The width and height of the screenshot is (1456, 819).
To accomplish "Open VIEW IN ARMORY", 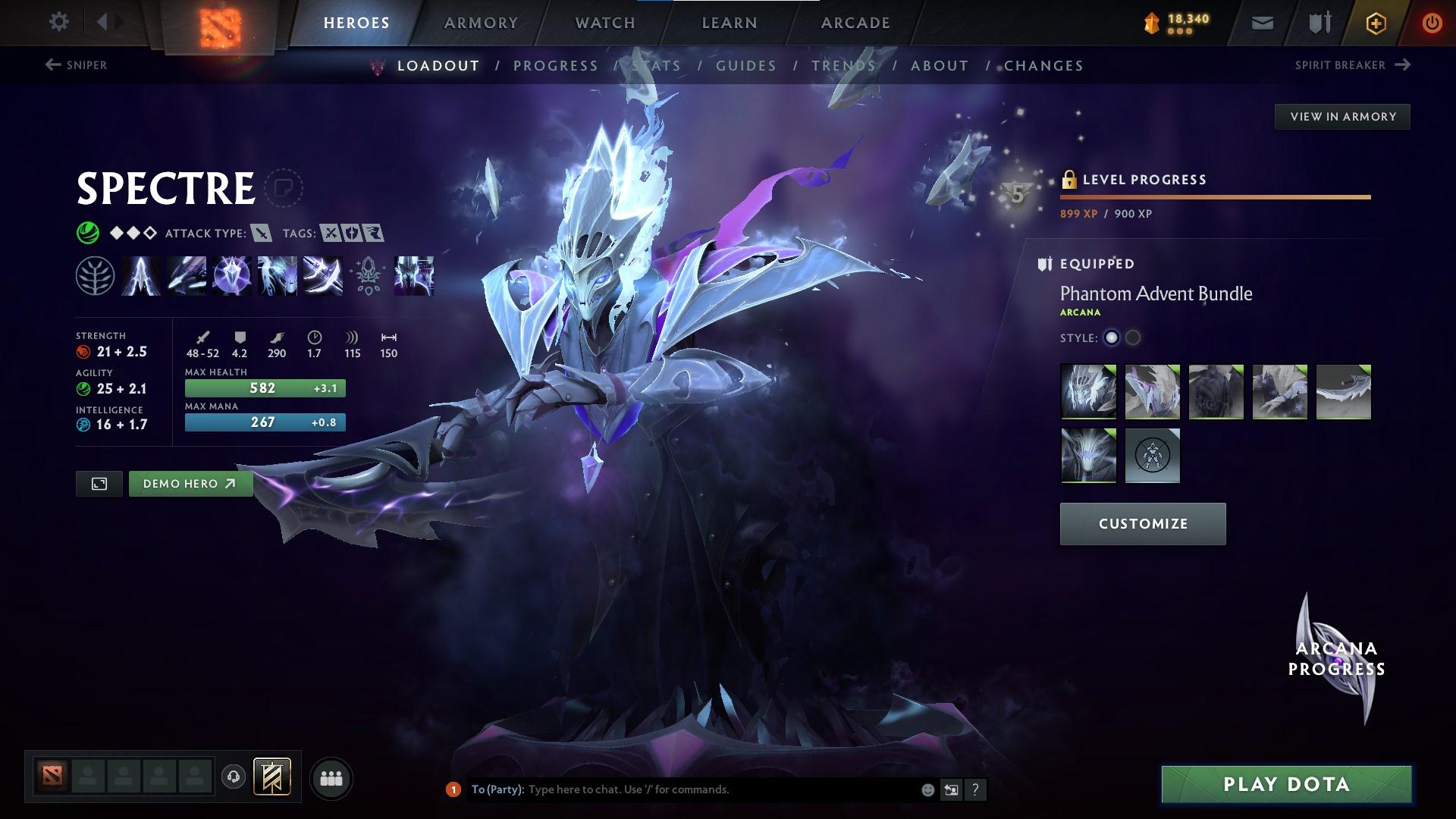I will tap(1342, 116).
